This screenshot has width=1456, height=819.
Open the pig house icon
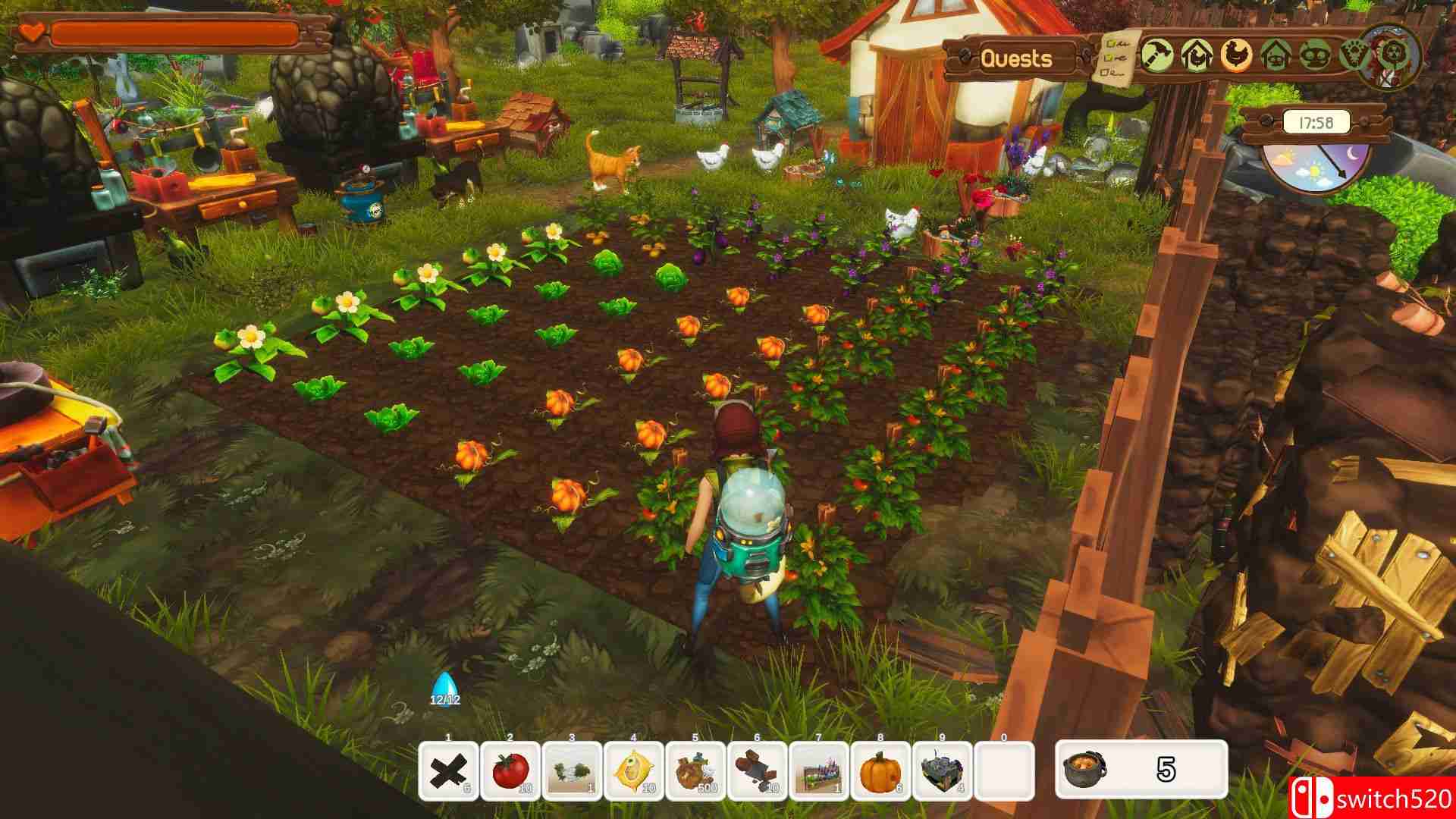1277,54
